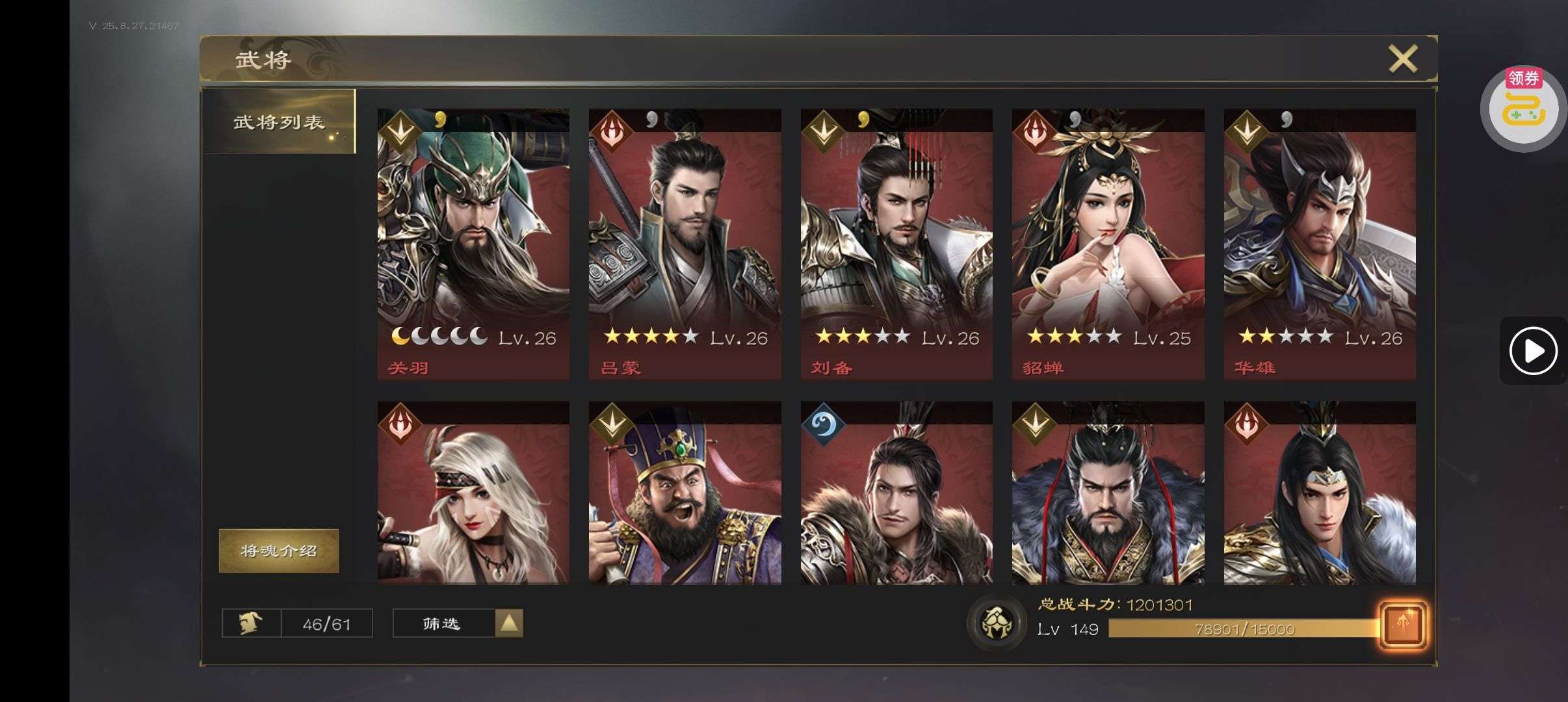Click the overlay play recording button

[1532, 351]
